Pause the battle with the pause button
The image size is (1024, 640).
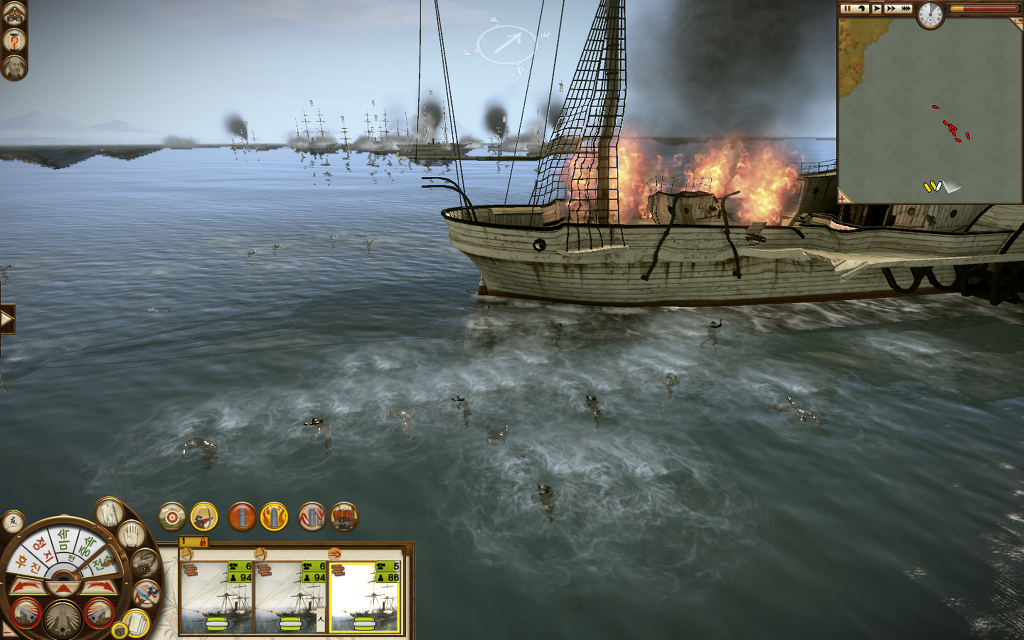pos(846,8)
